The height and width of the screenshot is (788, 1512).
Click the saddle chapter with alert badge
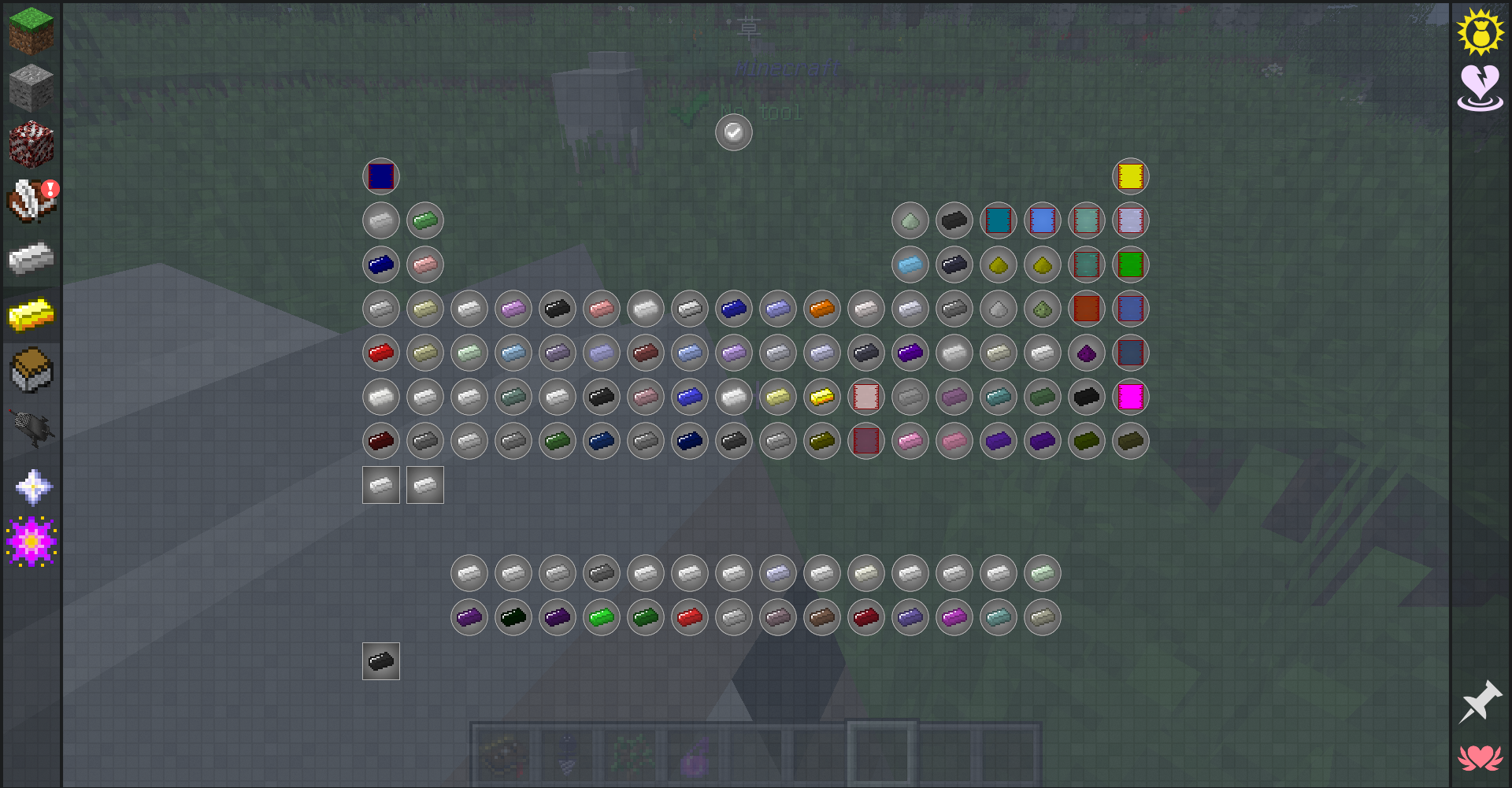tap(30, 200)
